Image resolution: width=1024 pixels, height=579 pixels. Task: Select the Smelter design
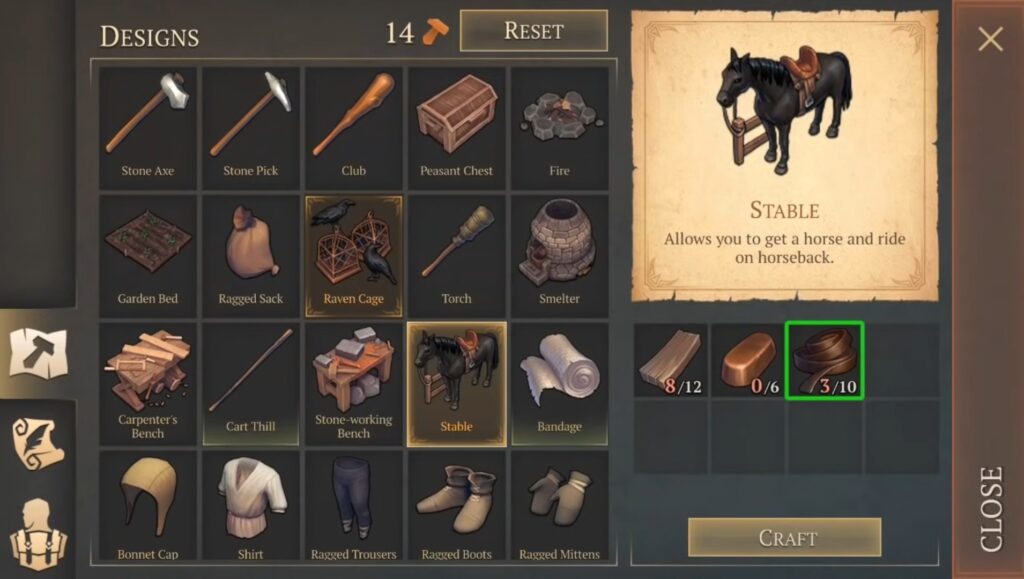[x=559, y=254]
